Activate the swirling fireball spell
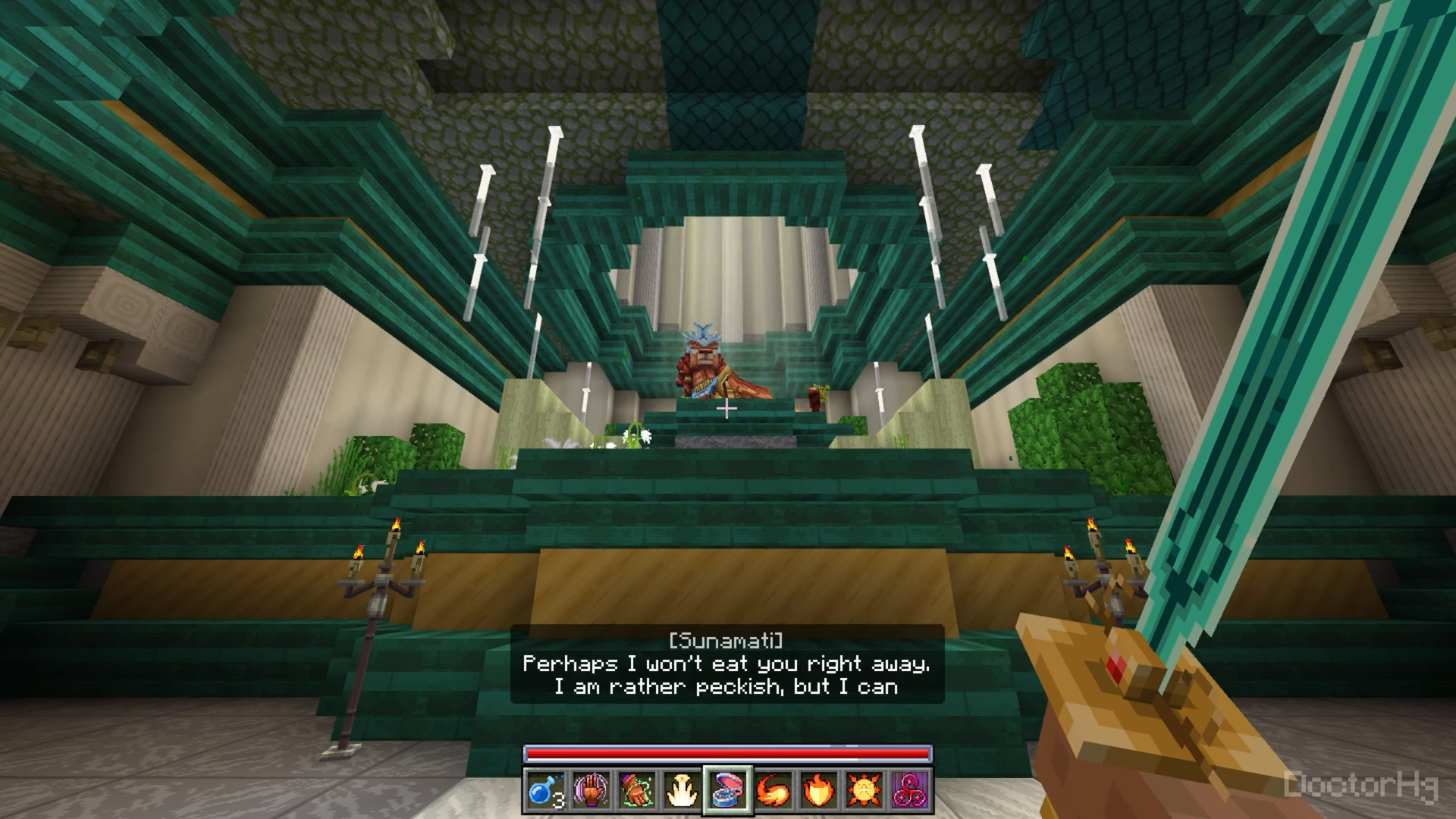 (773, 790)
